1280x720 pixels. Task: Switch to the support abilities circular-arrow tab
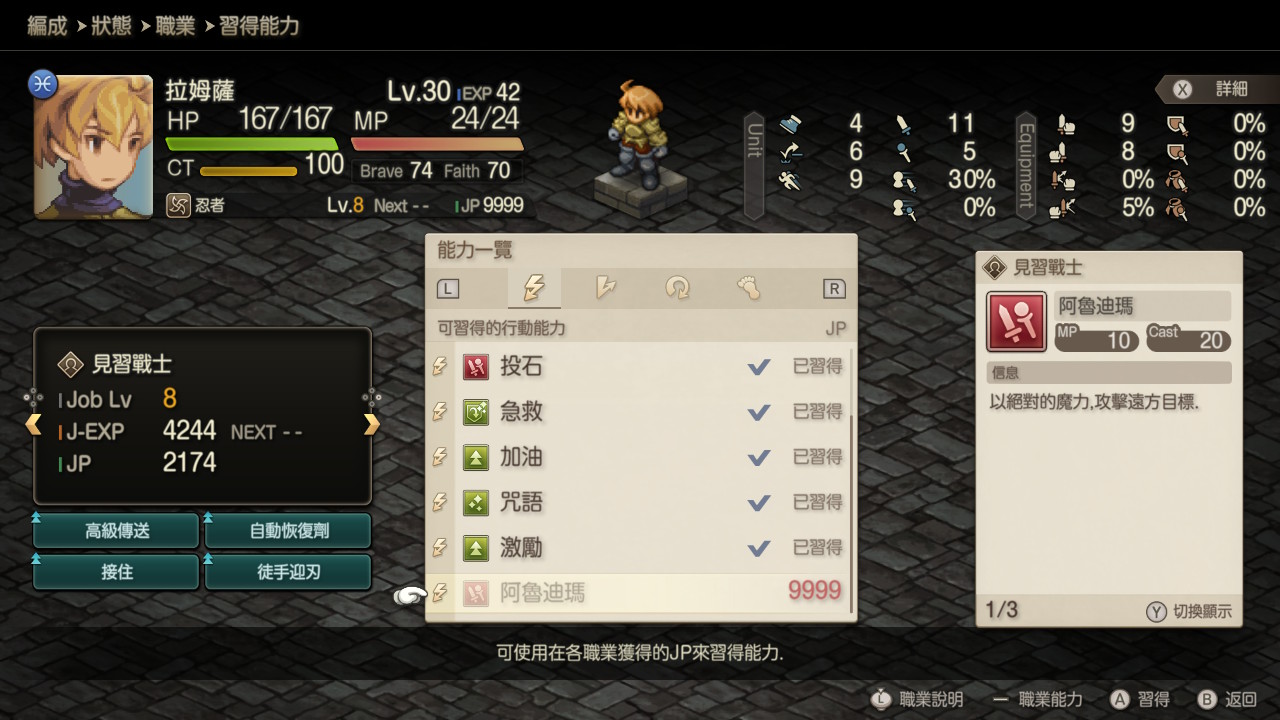(677, 289)
